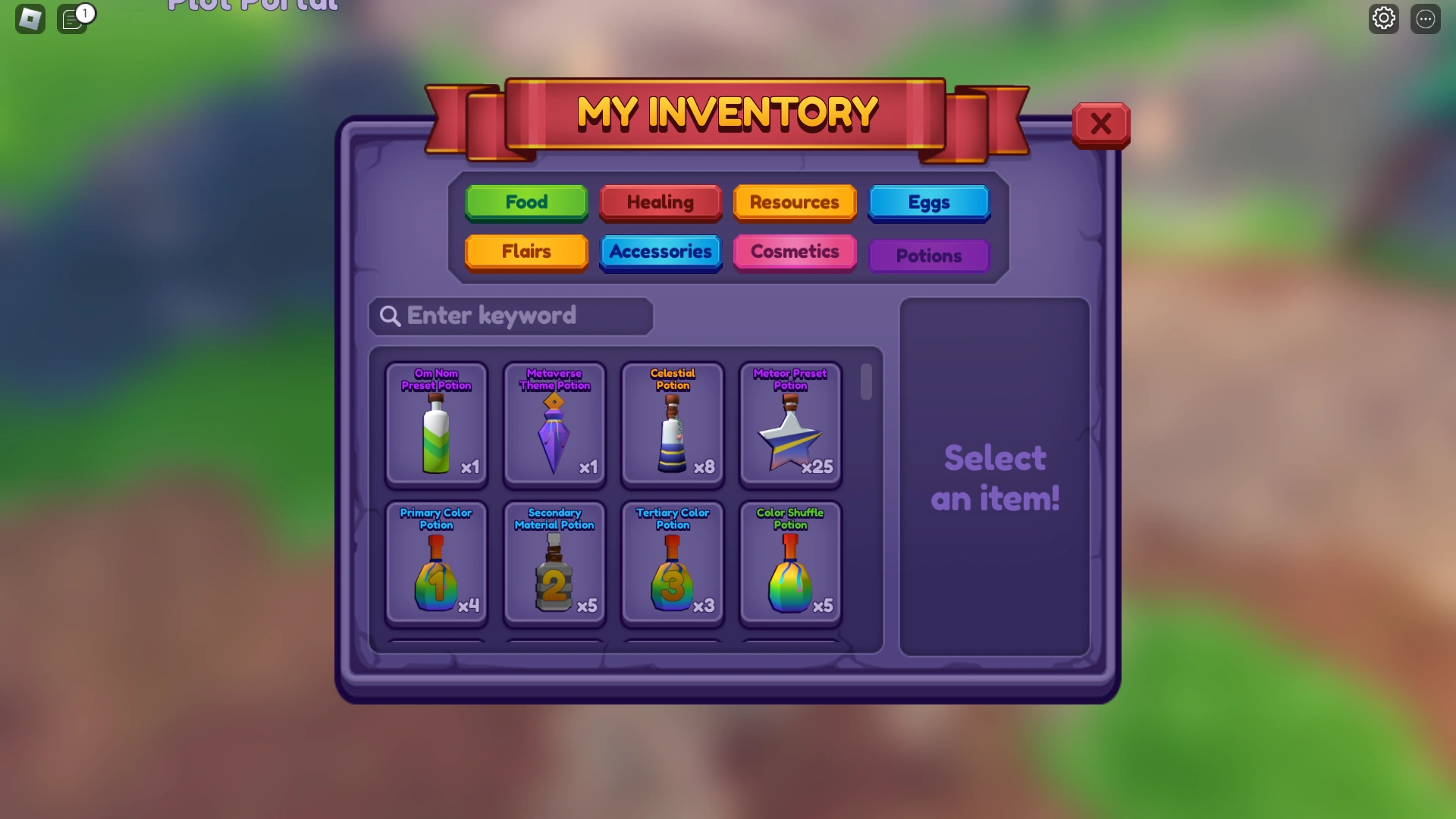Select the Accessories category

click(x=660, y=253)
